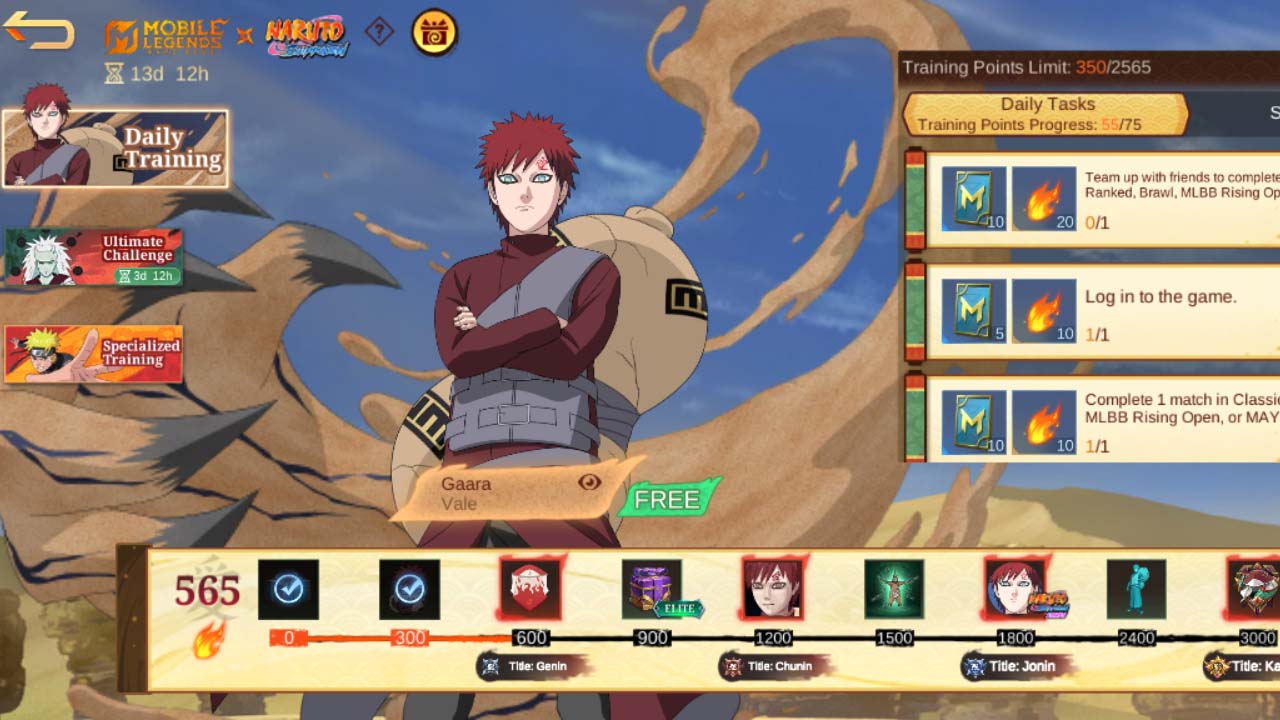This screenshot has width=1280, height=720.
Task: Claim the 0-point checkmark reward
Action: (x=288, y=589)
